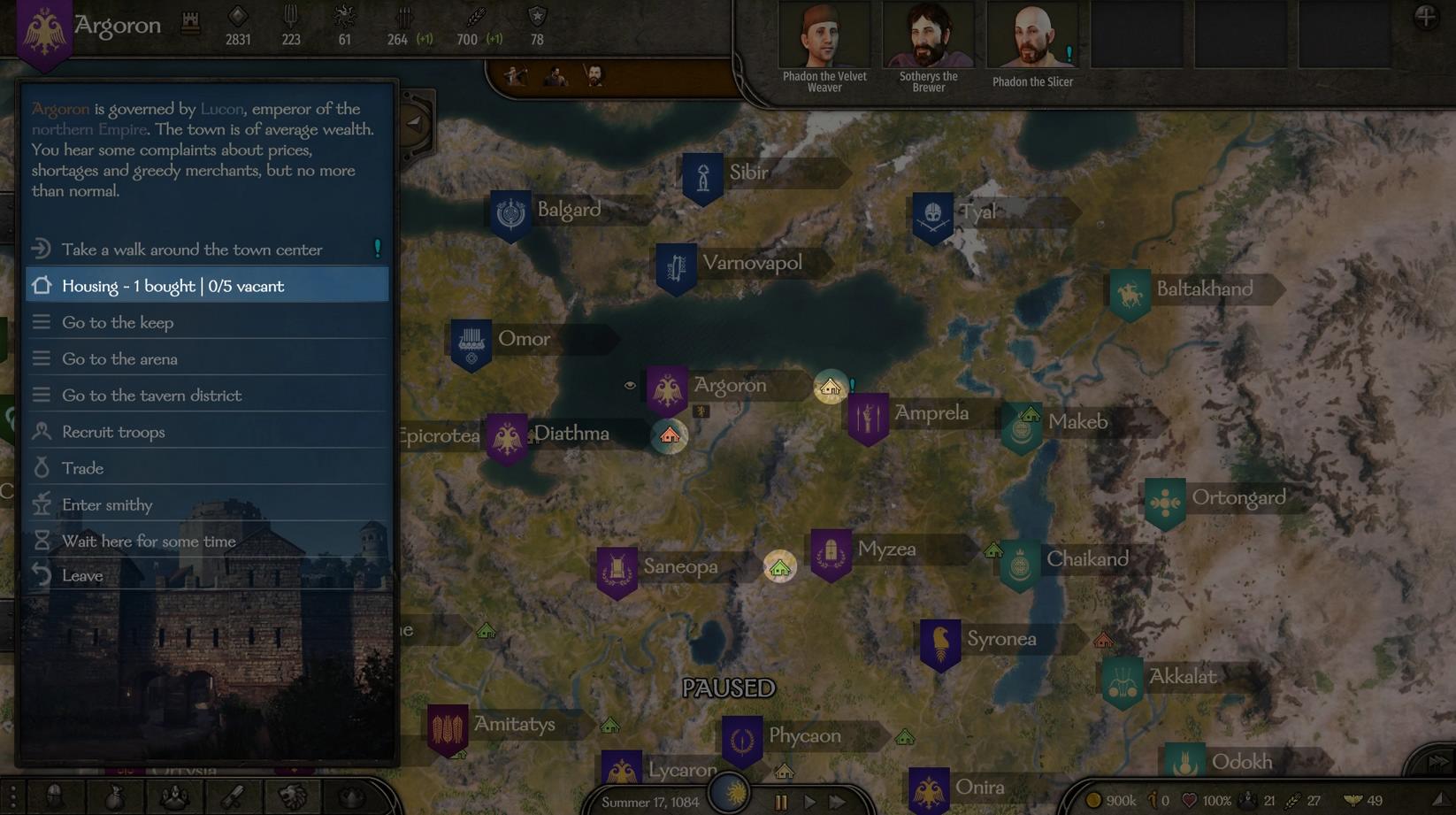Viewport: 1456px width, 815px height.
Task: Toggle the pause playback button
Action: click(780, 802)
